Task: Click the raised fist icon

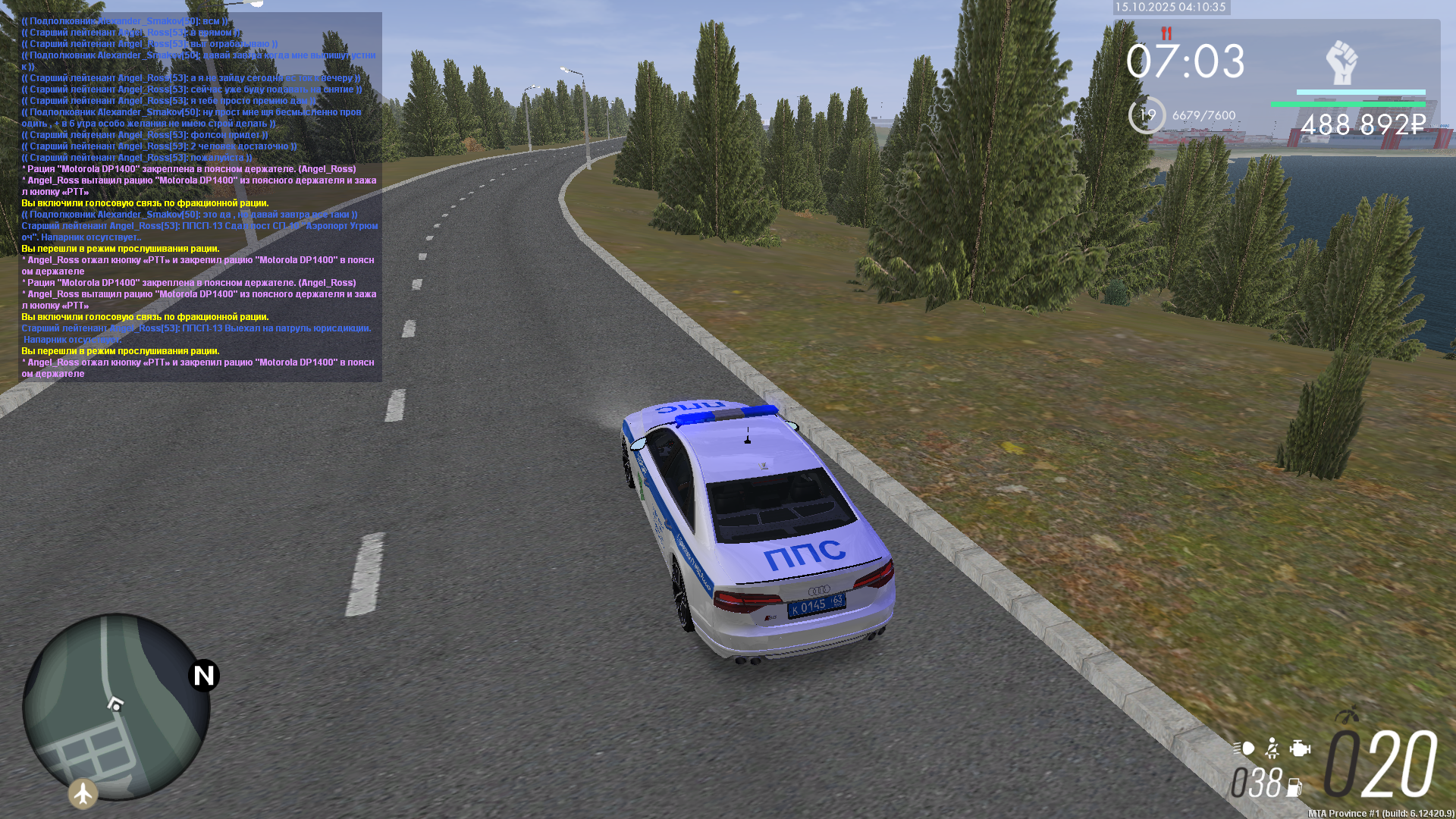Action: [1341, 62]
